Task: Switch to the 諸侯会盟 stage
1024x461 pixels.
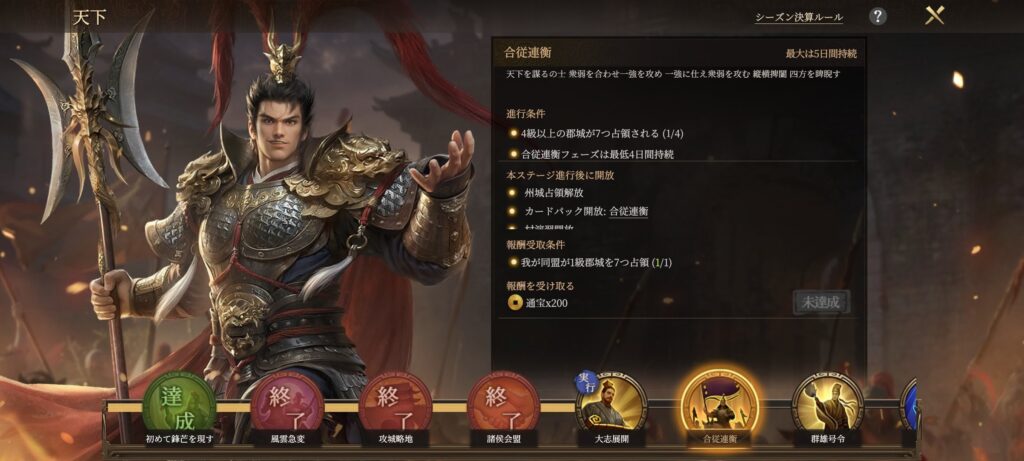Action: coord(503,407)
